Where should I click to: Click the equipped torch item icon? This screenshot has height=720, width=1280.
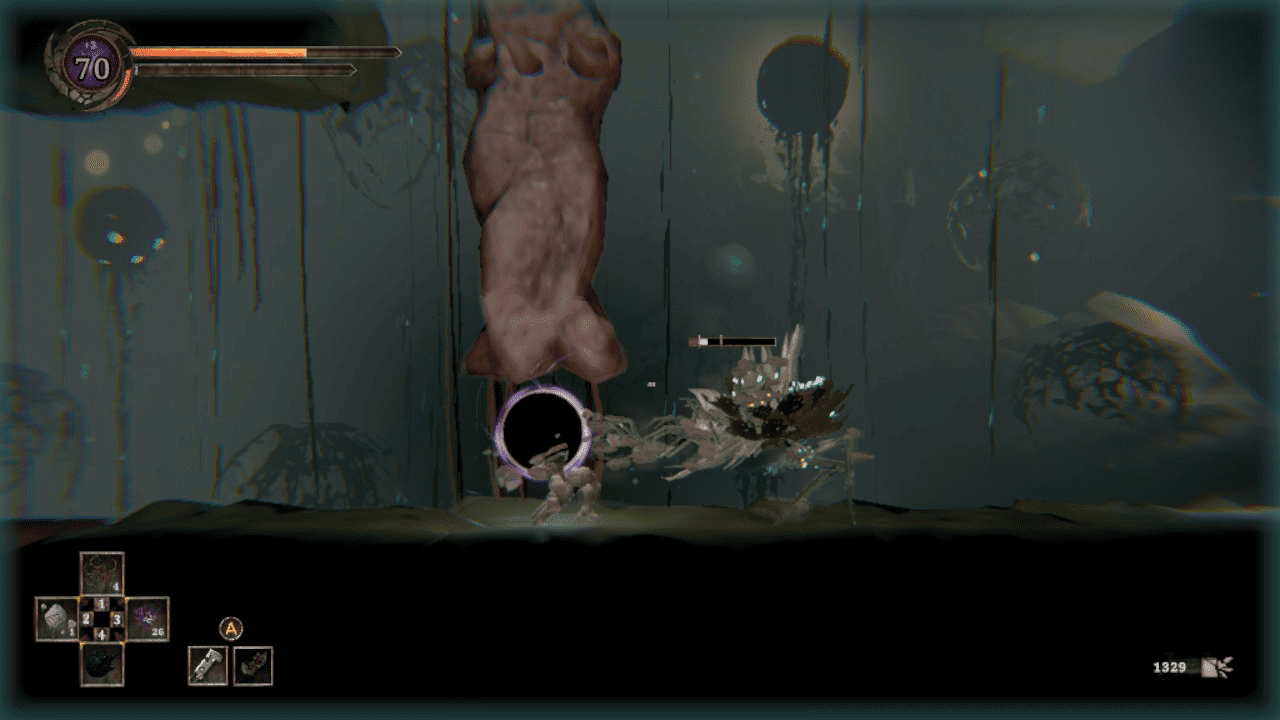click(251, 666)
